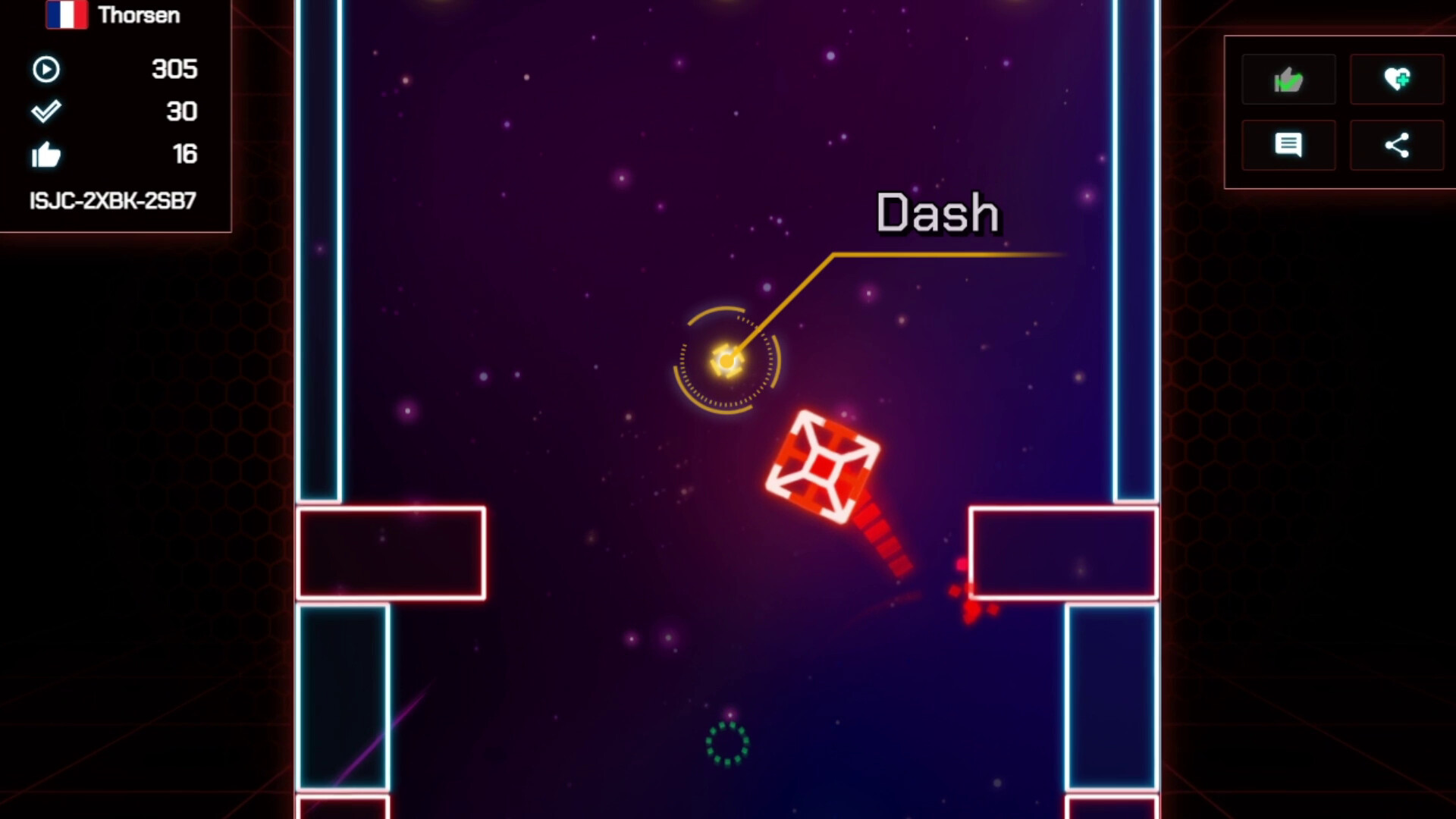Click the thumbs-up likes icon
This screenshot has width=1456, height=819.
pos(47,154)
